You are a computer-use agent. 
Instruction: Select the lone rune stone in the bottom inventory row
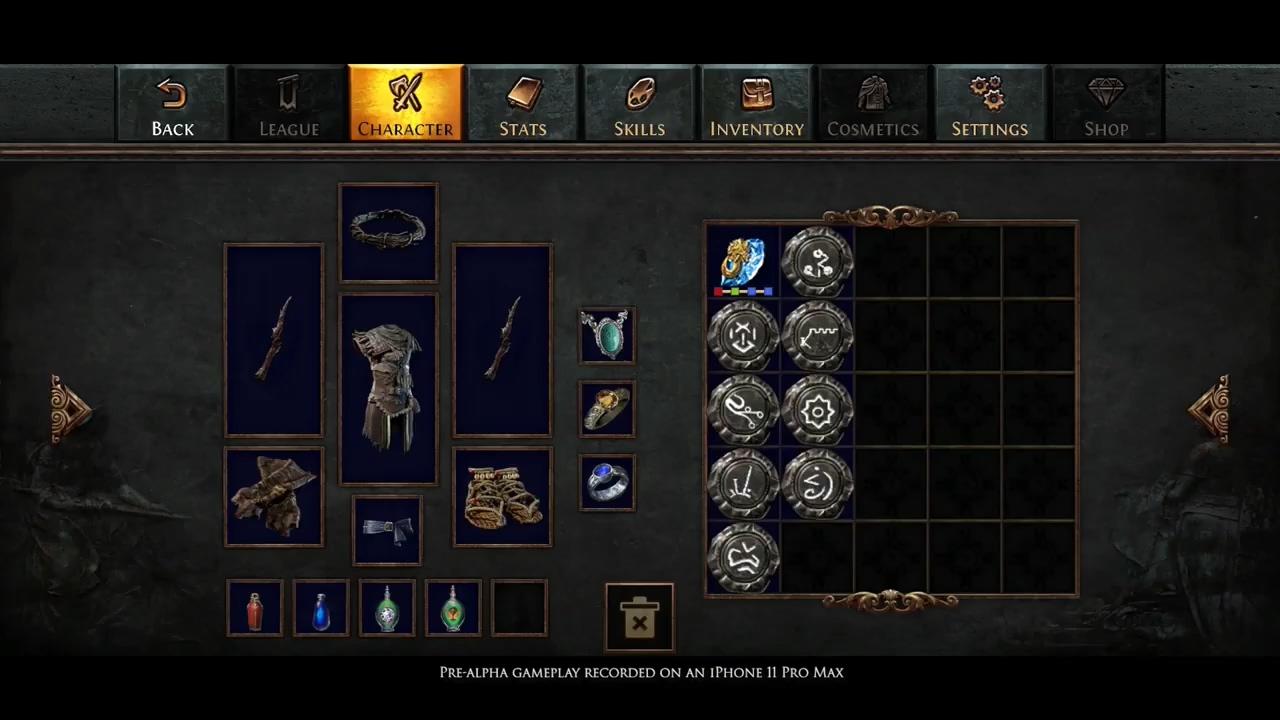742,557
